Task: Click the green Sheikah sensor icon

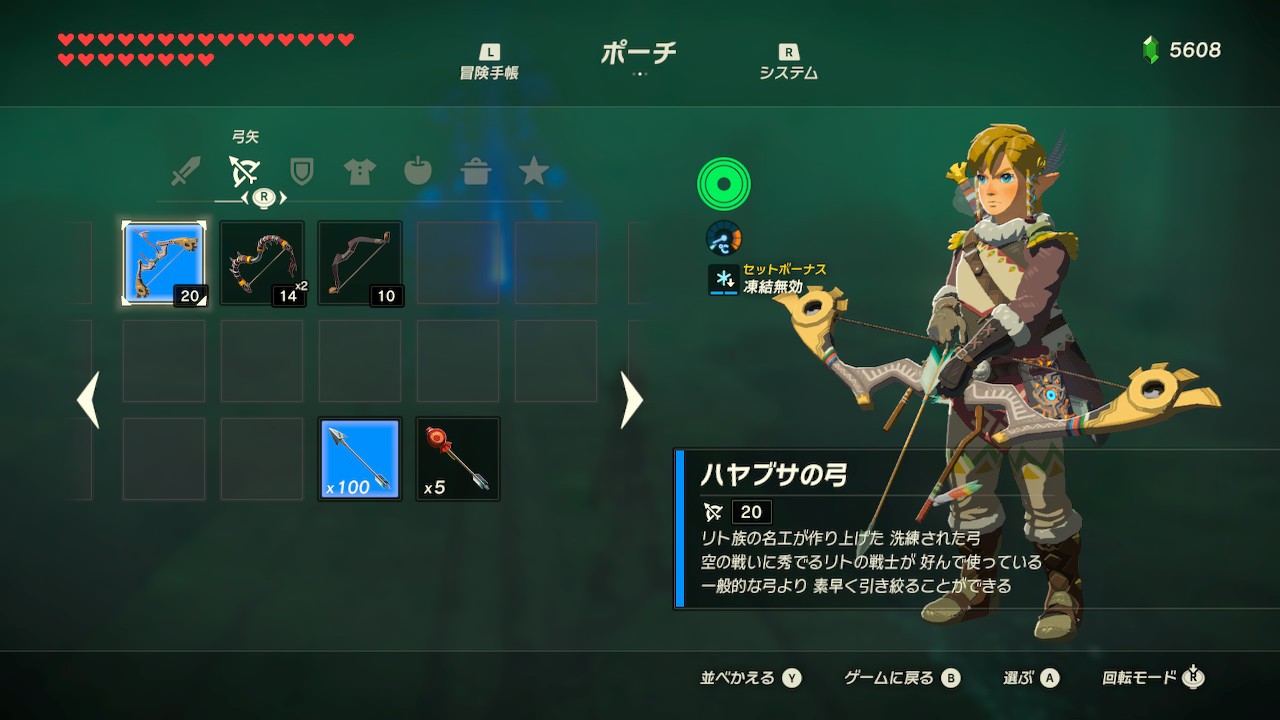Action: (723, 184)
